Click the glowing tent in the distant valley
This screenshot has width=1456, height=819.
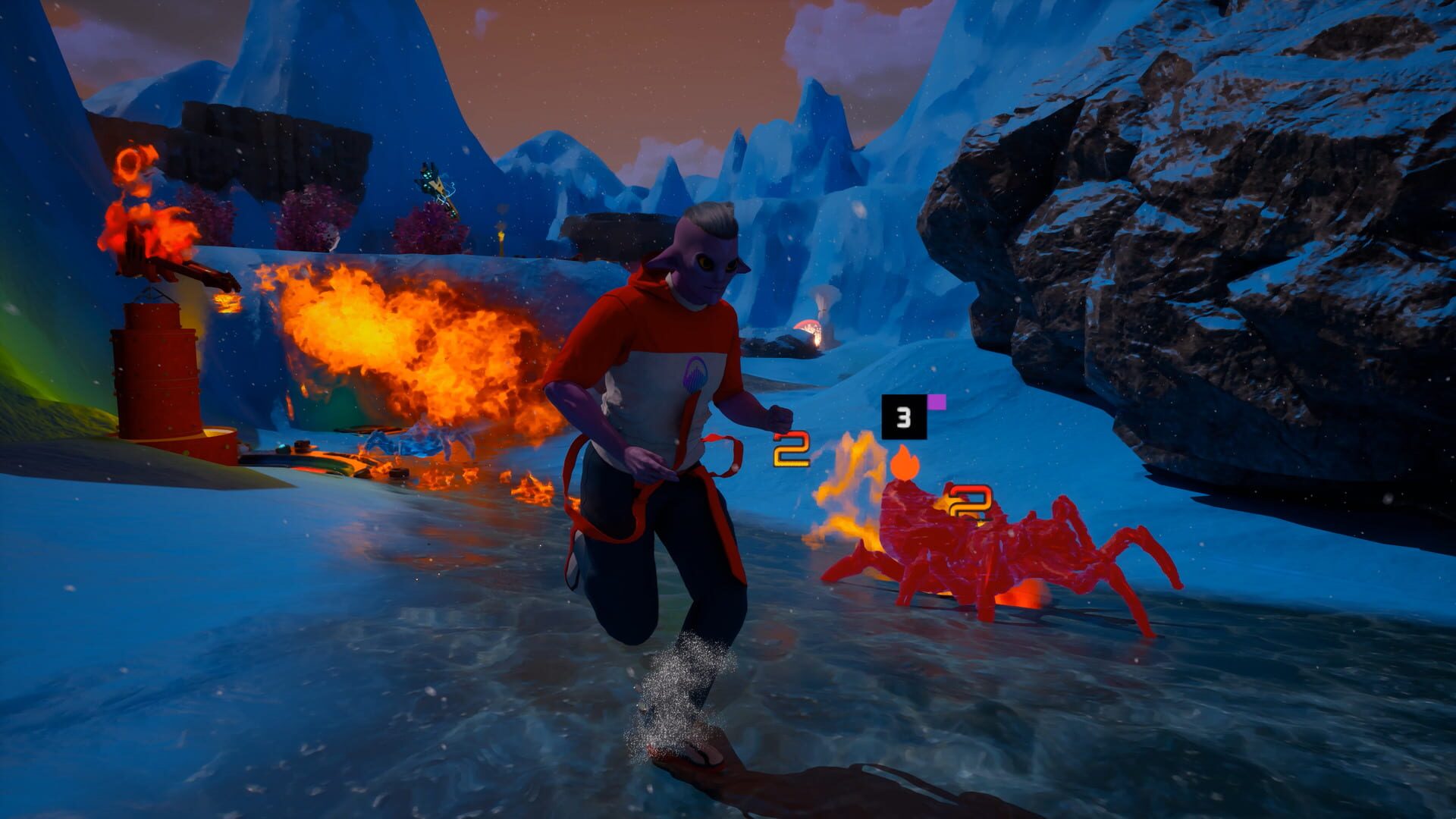point(810,327)
